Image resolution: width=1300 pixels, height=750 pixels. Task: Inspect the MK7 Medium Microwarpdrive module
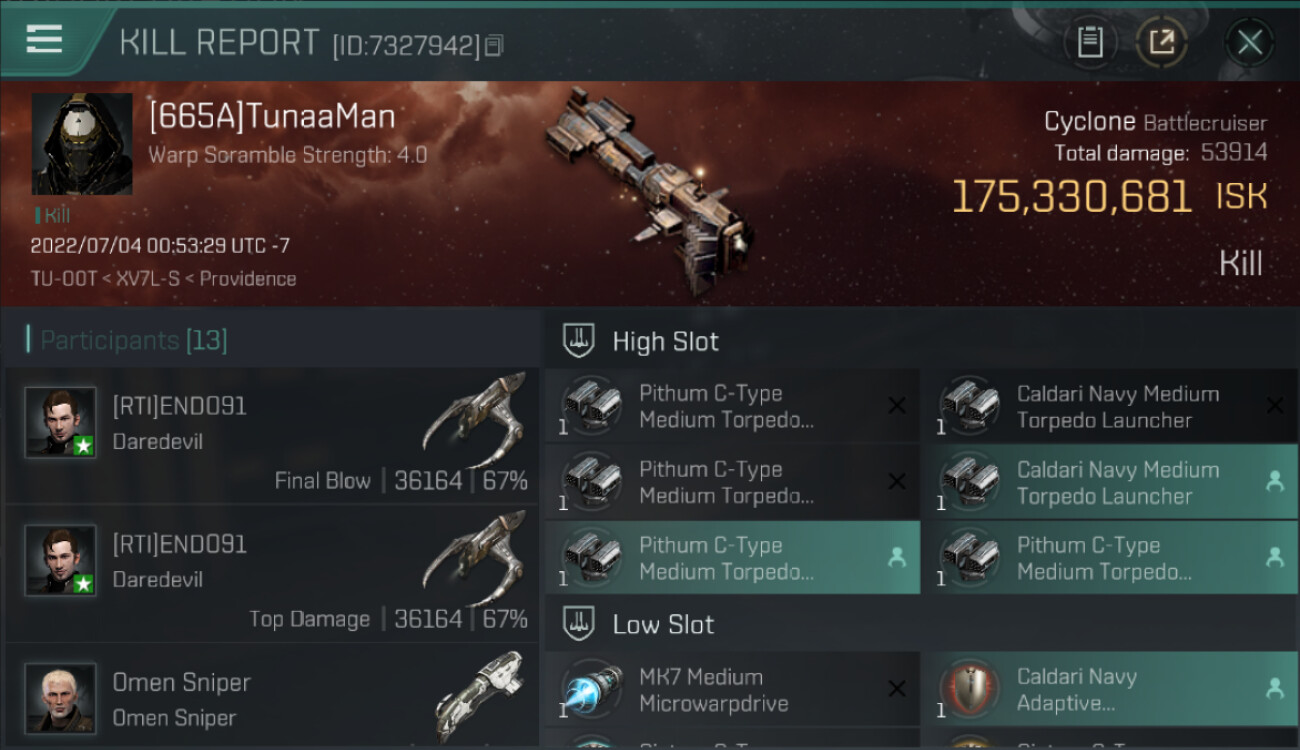point(732,689)
